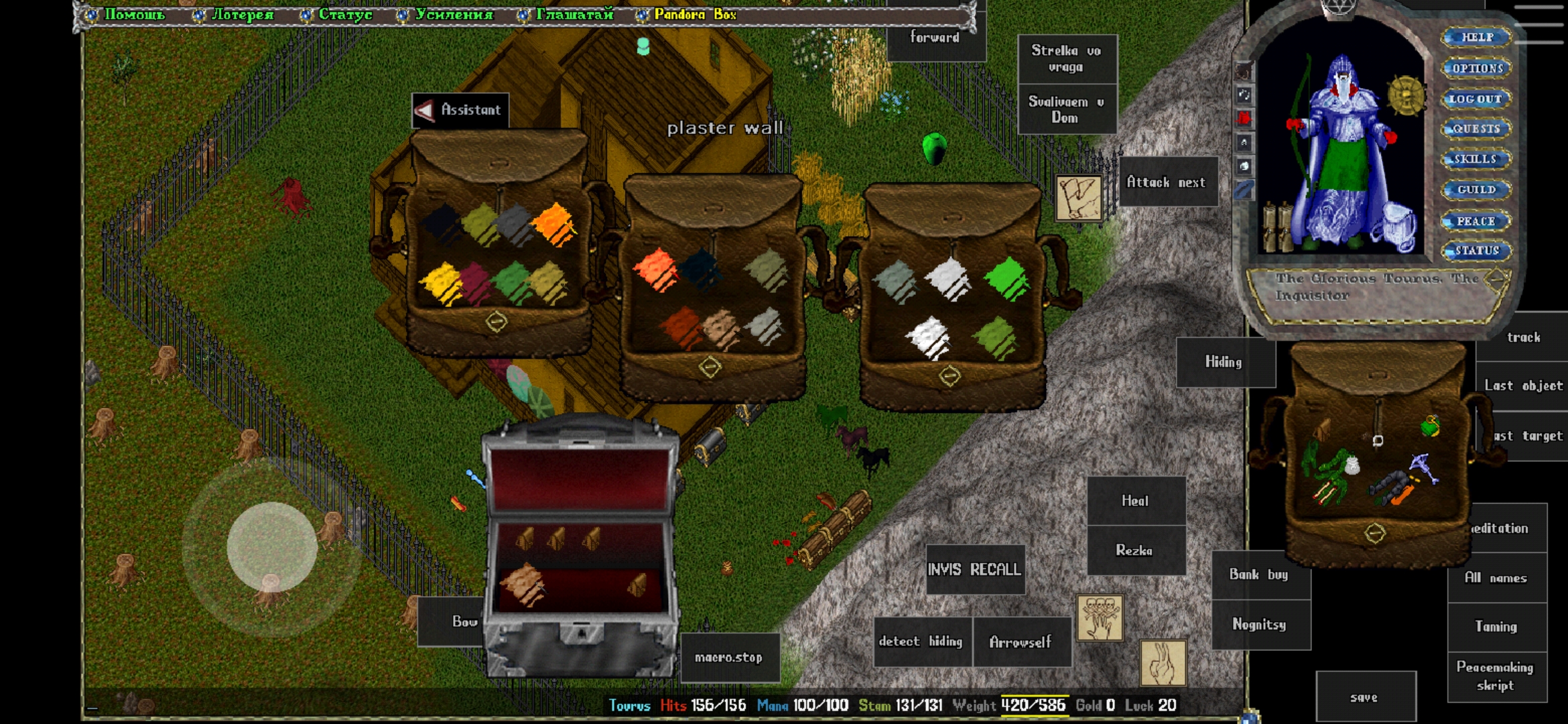Open the Pandora Box menu
1568x724 pixels.
point(694,14)
